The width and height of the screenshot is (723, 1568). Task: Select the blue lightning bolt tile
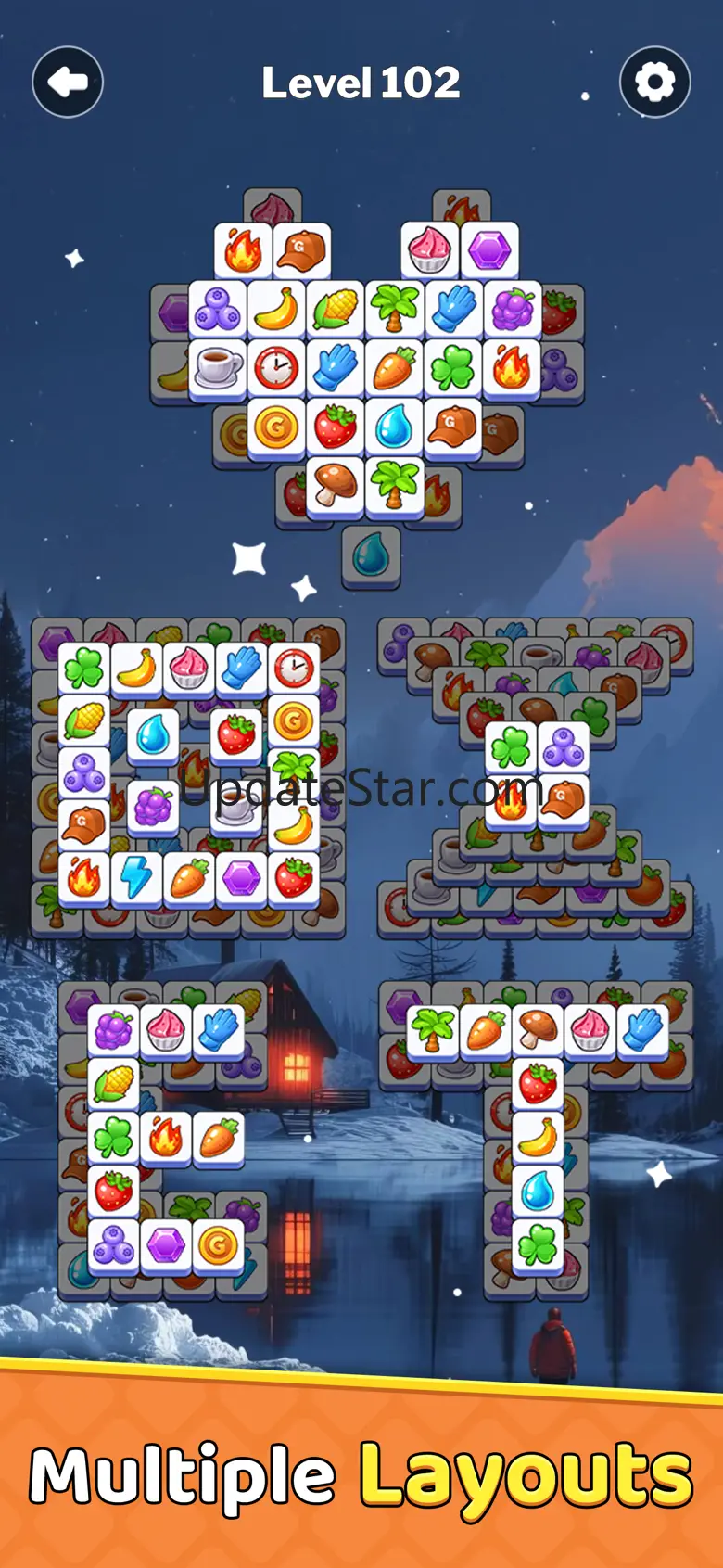pyautogui.click(x=136, y=877)
